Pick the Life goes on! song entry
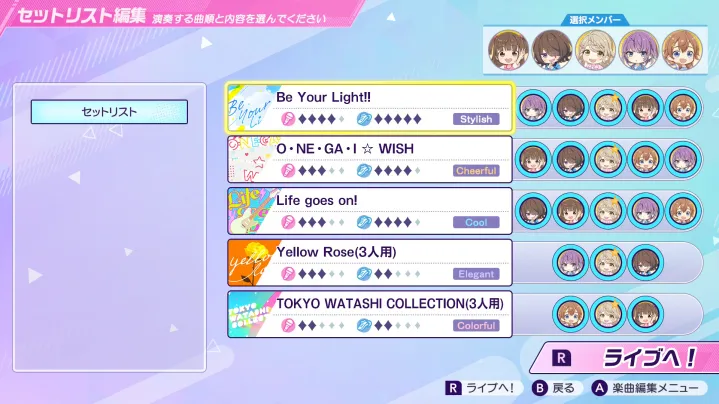719x404 pixels. tap(390, 211)
